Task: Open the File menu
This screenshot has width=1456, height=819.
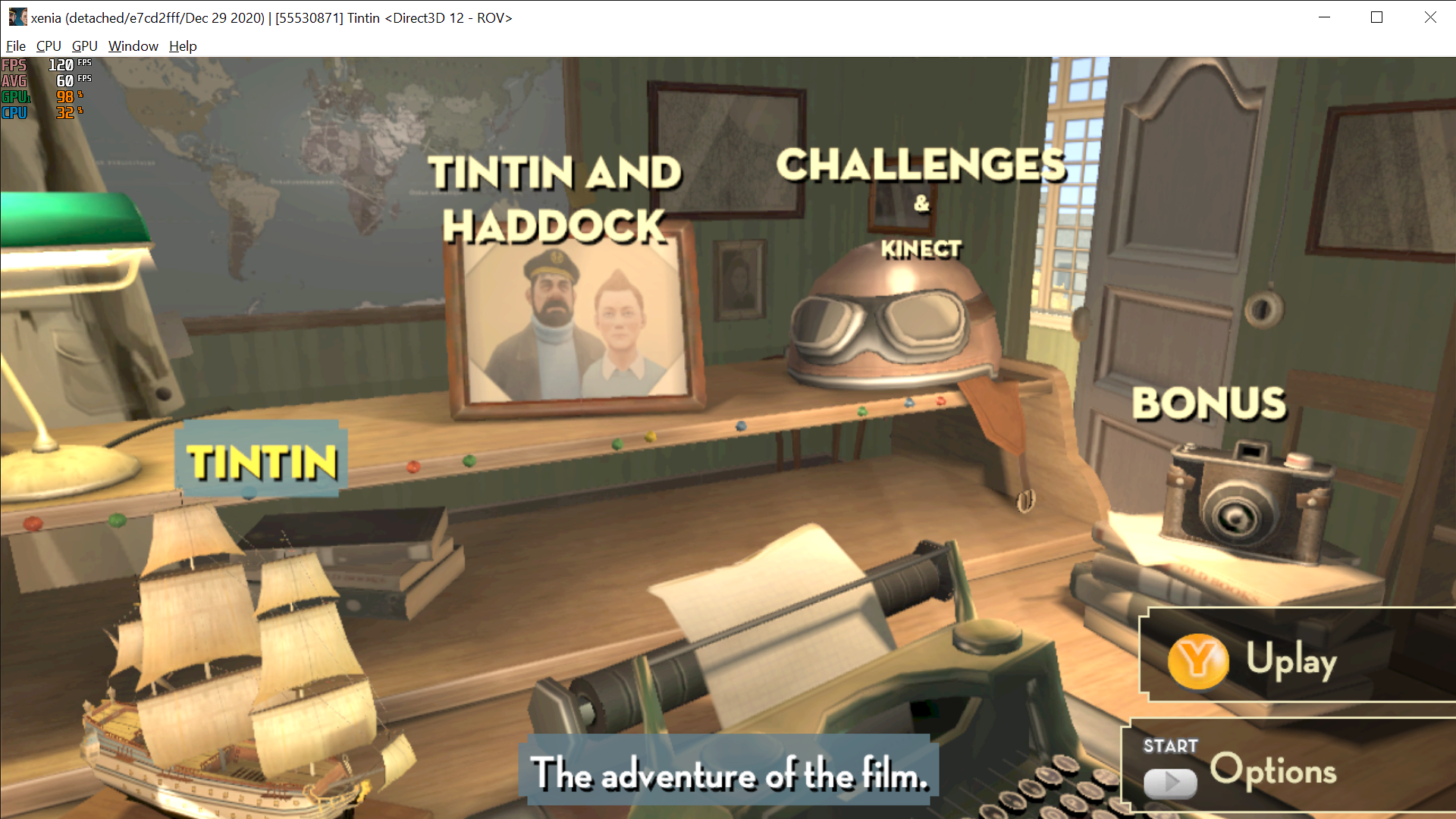Action: click(15, 46)
